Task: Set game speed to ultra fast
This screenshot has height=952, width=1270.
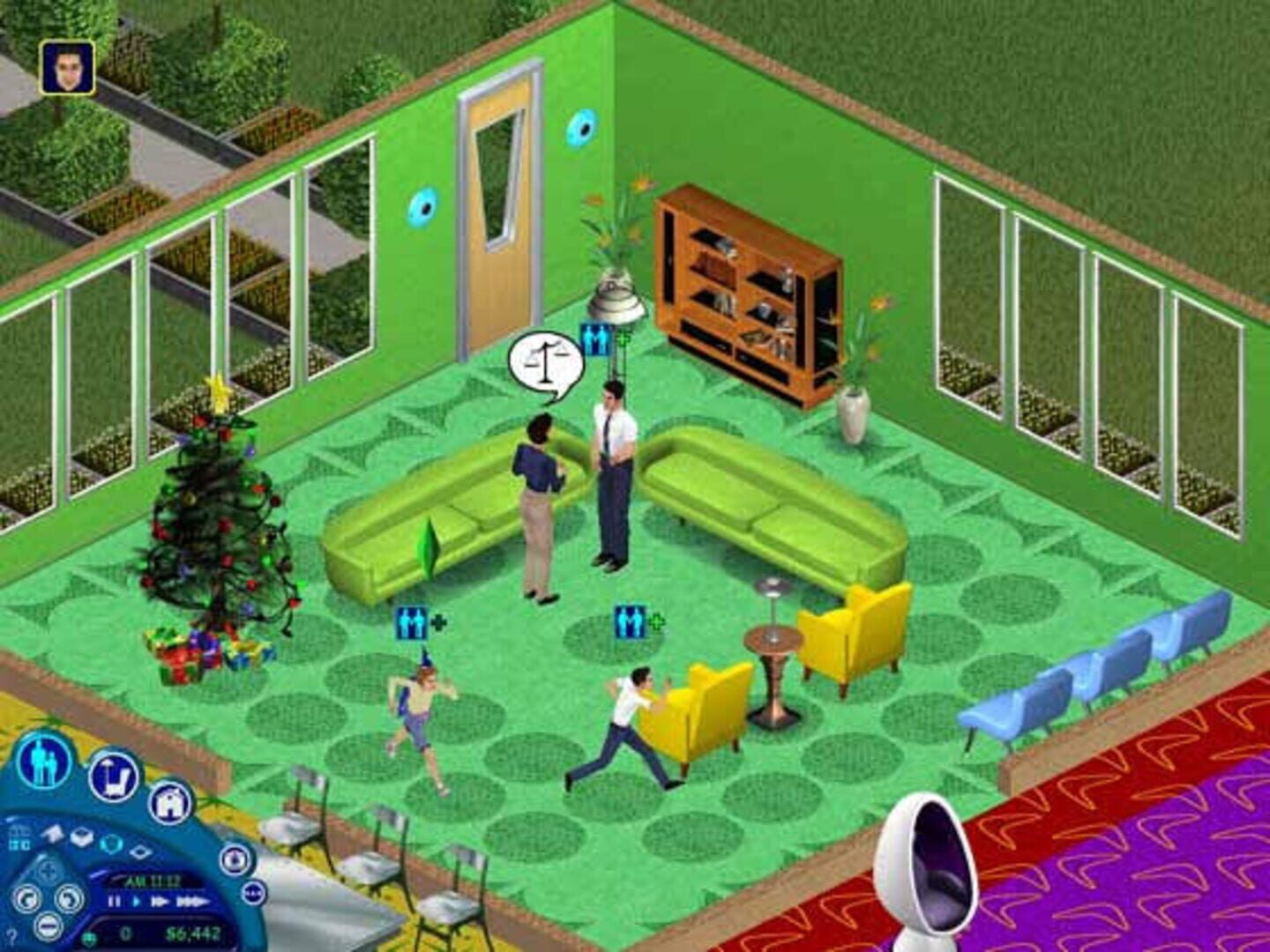Action: [192, 901]
